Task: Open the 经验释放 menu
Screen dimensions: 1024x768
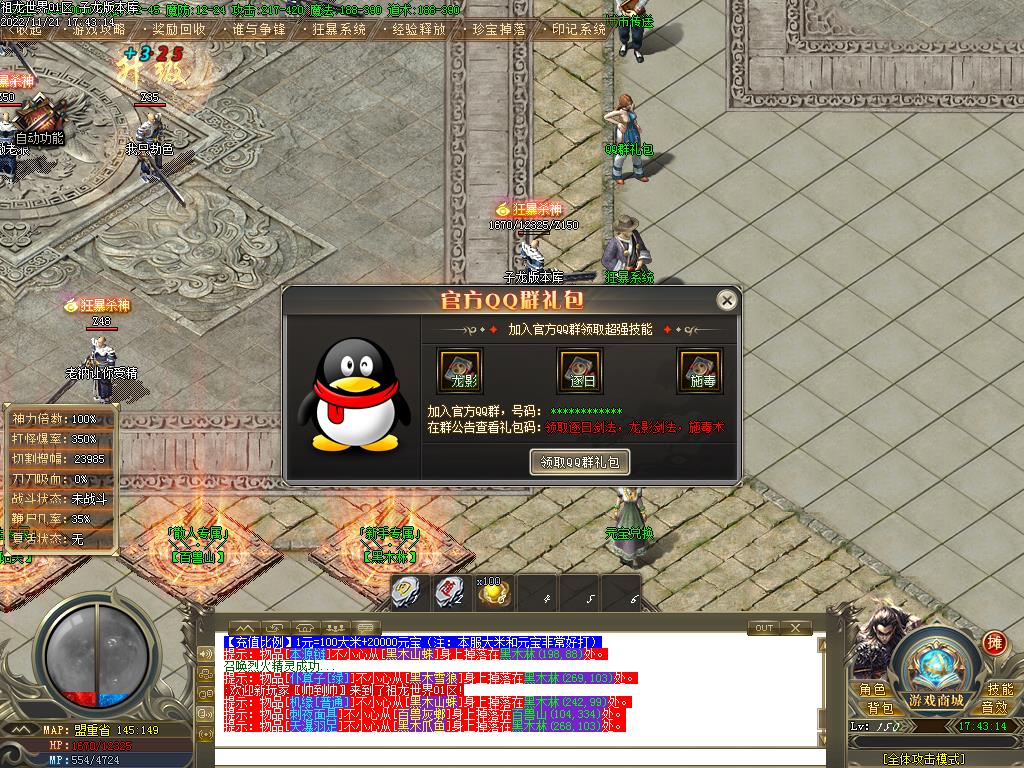Action: coord(419,29)
